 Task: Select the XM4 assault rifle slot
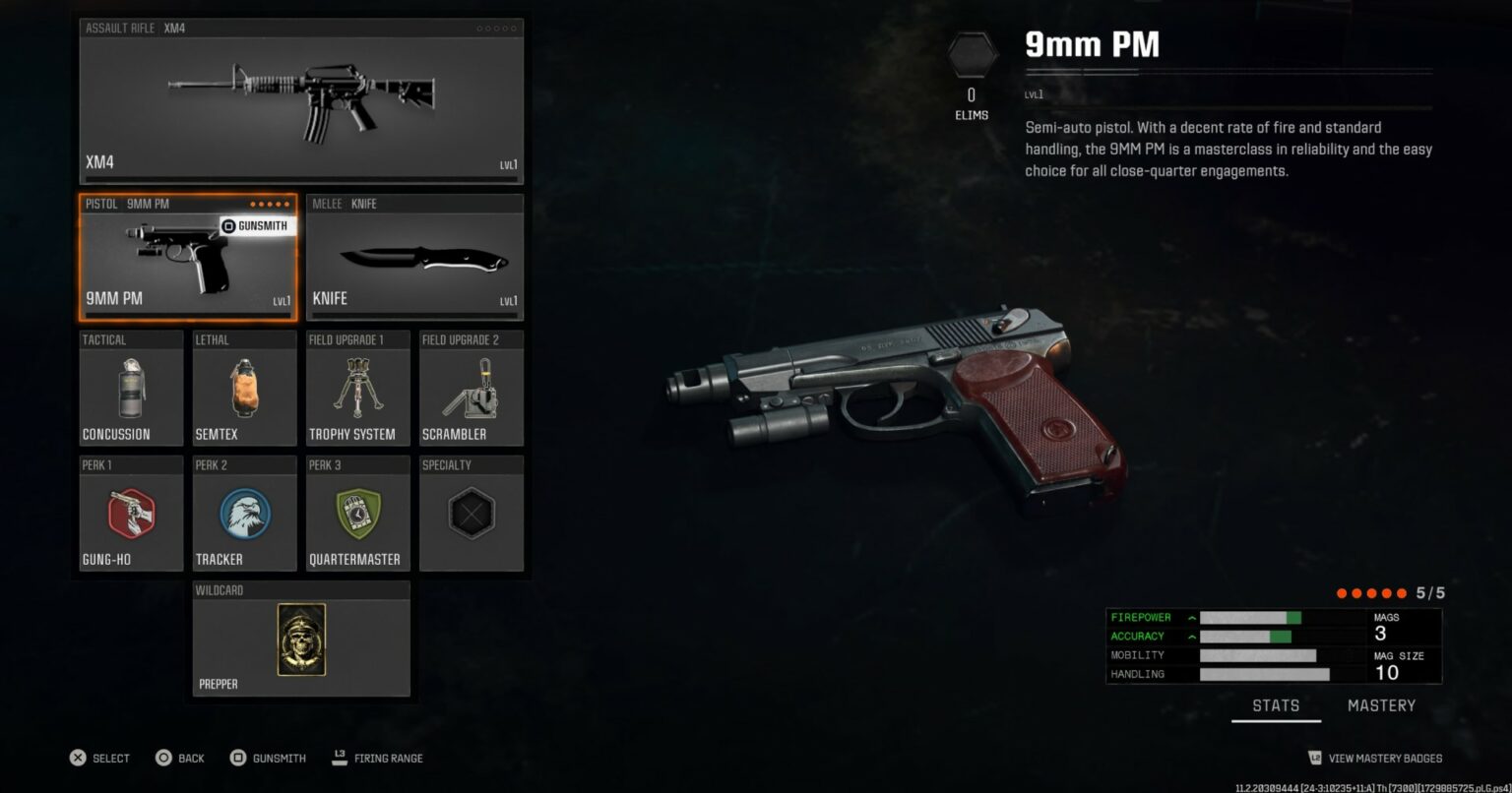[x=301, y=101]
